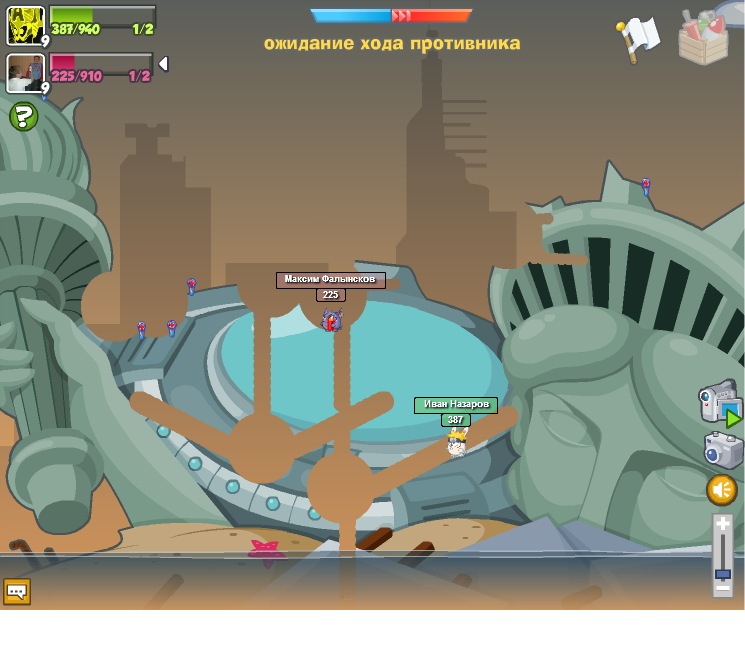This screenshot has width=745, height=650.
Task: Zoom in with the plus button
Action: click(722, 524)
